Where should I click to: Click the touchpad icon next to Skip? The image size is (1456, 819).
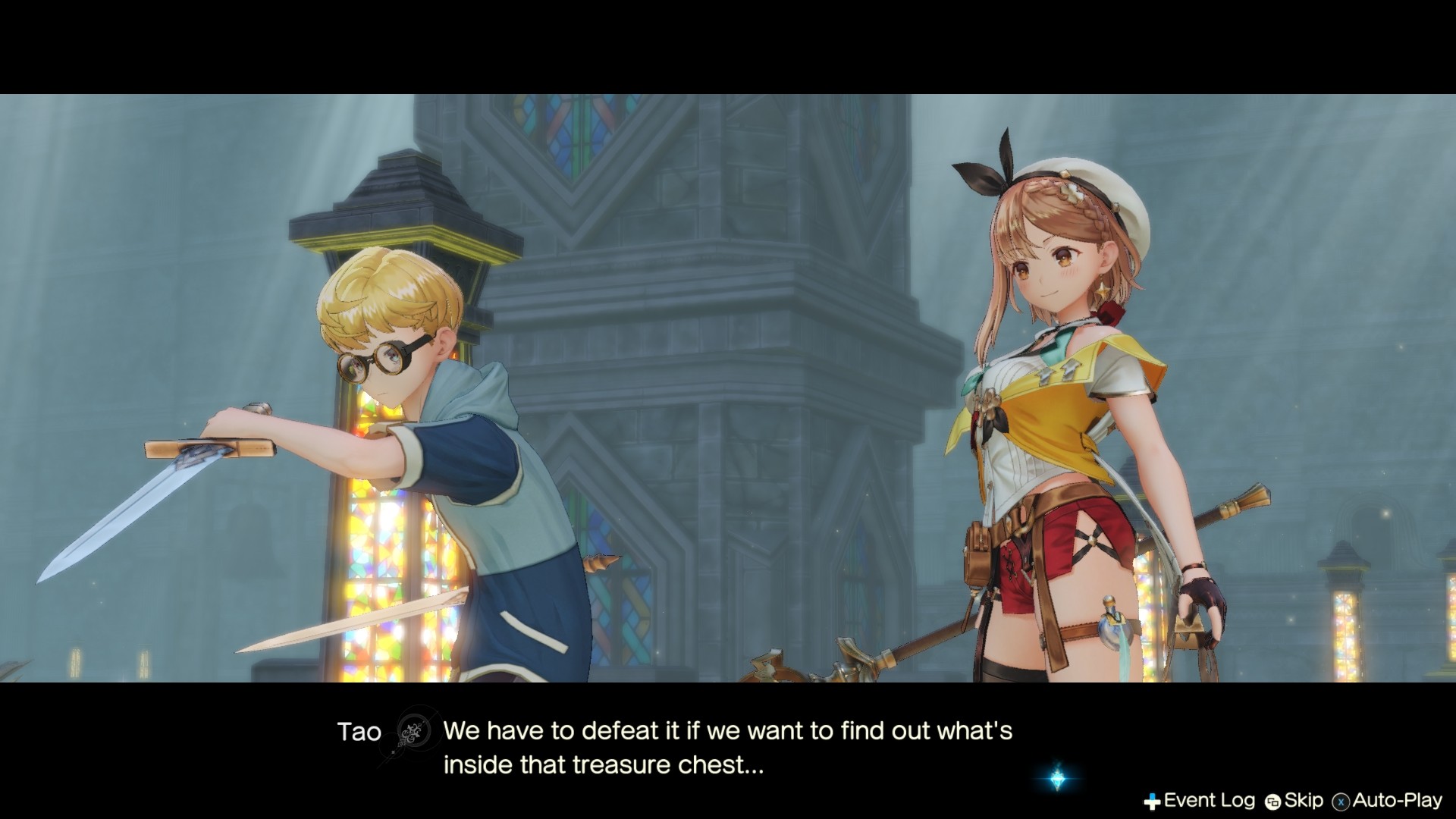[1272, 800]
